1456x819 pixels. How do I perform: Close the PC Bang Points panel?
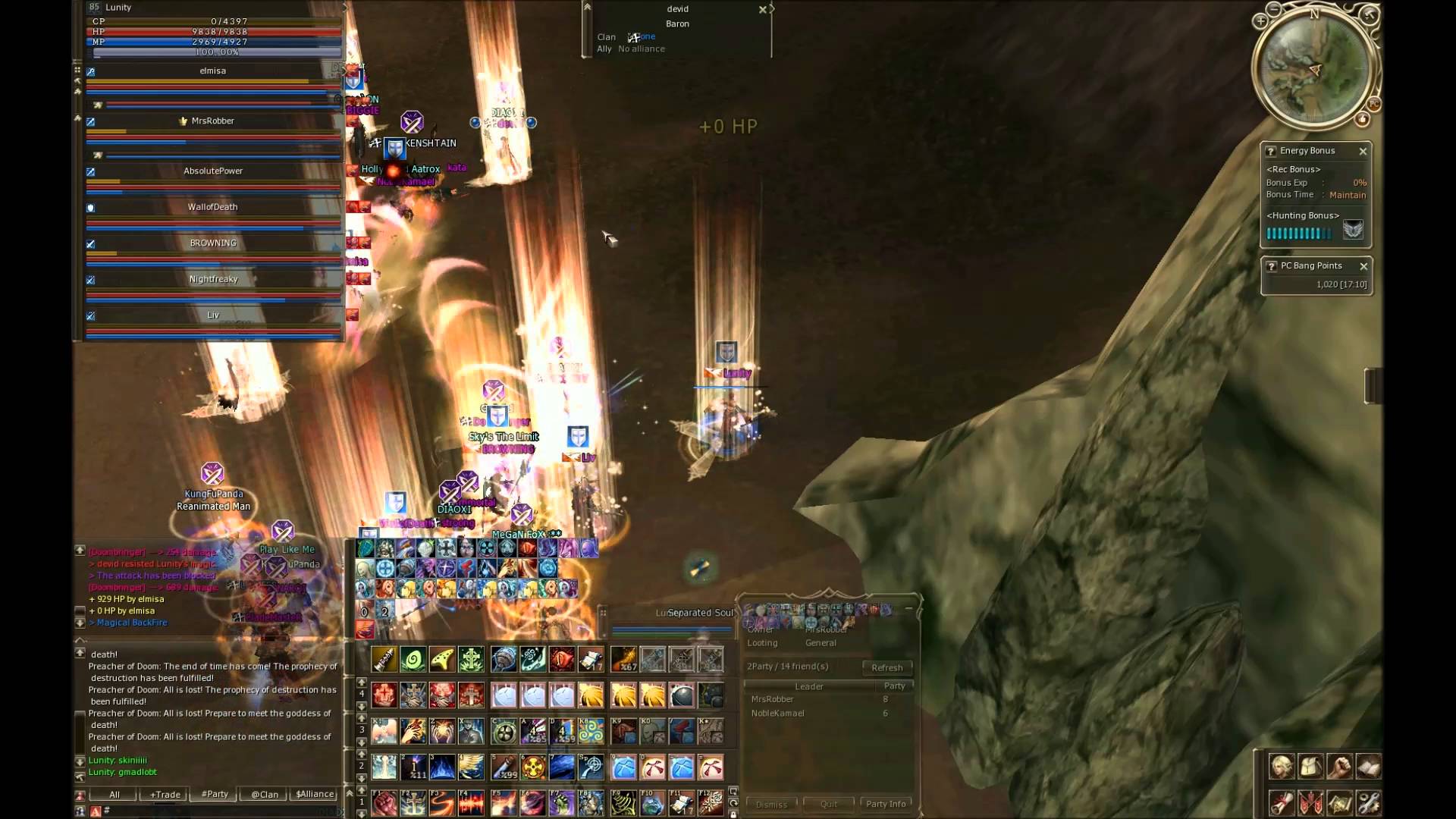click(x=1363, y=266)
